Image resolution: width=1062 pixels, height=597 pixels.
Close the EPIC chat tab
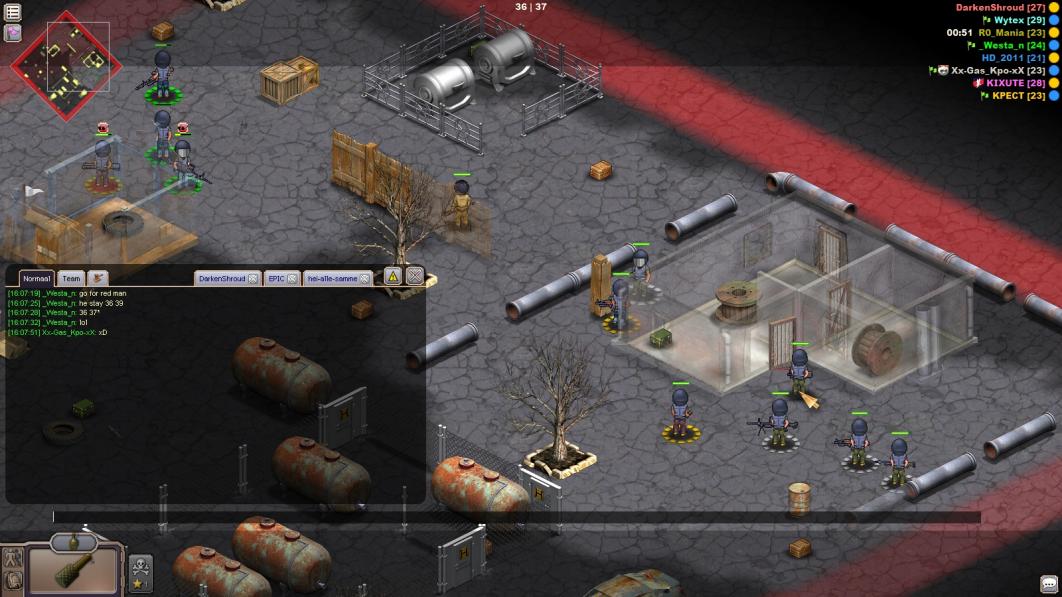pyautogui.click(x=293, y=278)
